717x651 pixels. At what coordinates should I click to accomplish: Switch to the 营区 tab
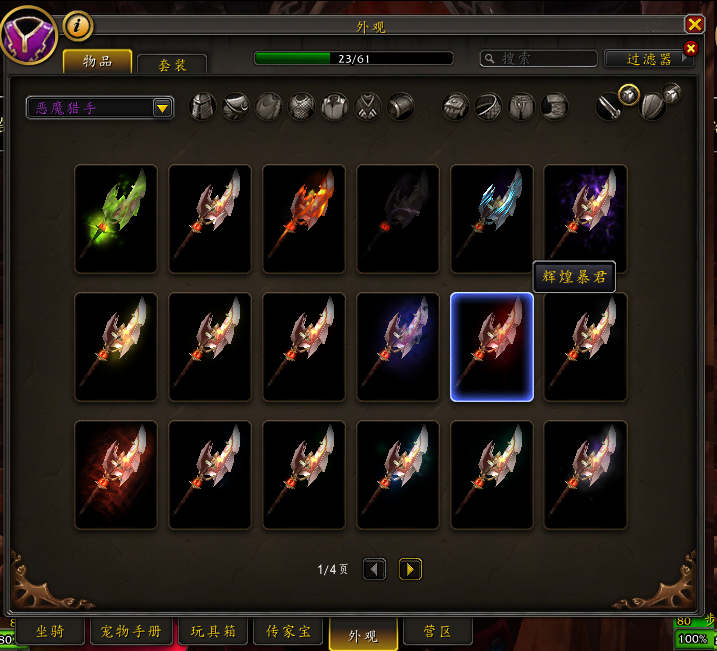437,632
